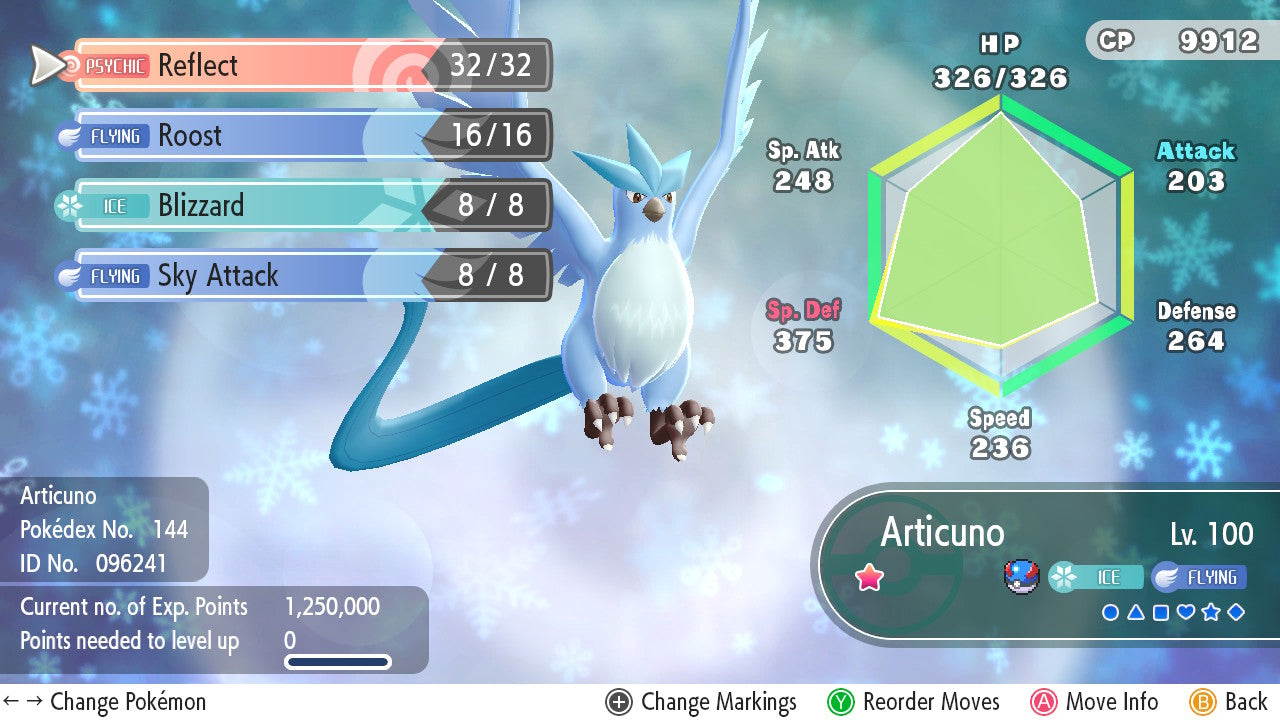Viewport: 1280px width, 720px height.
Task: Toggle the triangle marking
Action: 1135,612
